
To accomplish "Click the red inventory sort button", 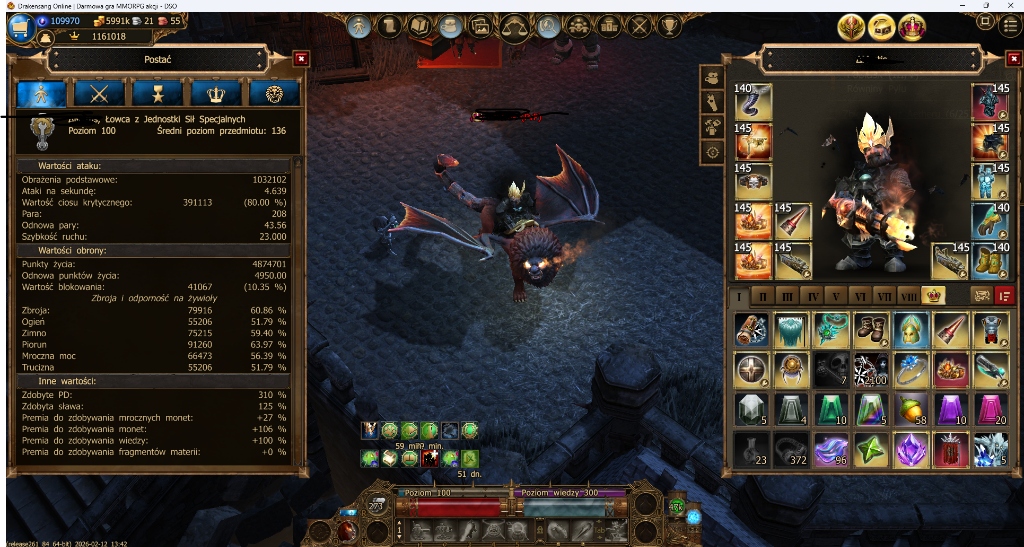I will pos(1005,296).
